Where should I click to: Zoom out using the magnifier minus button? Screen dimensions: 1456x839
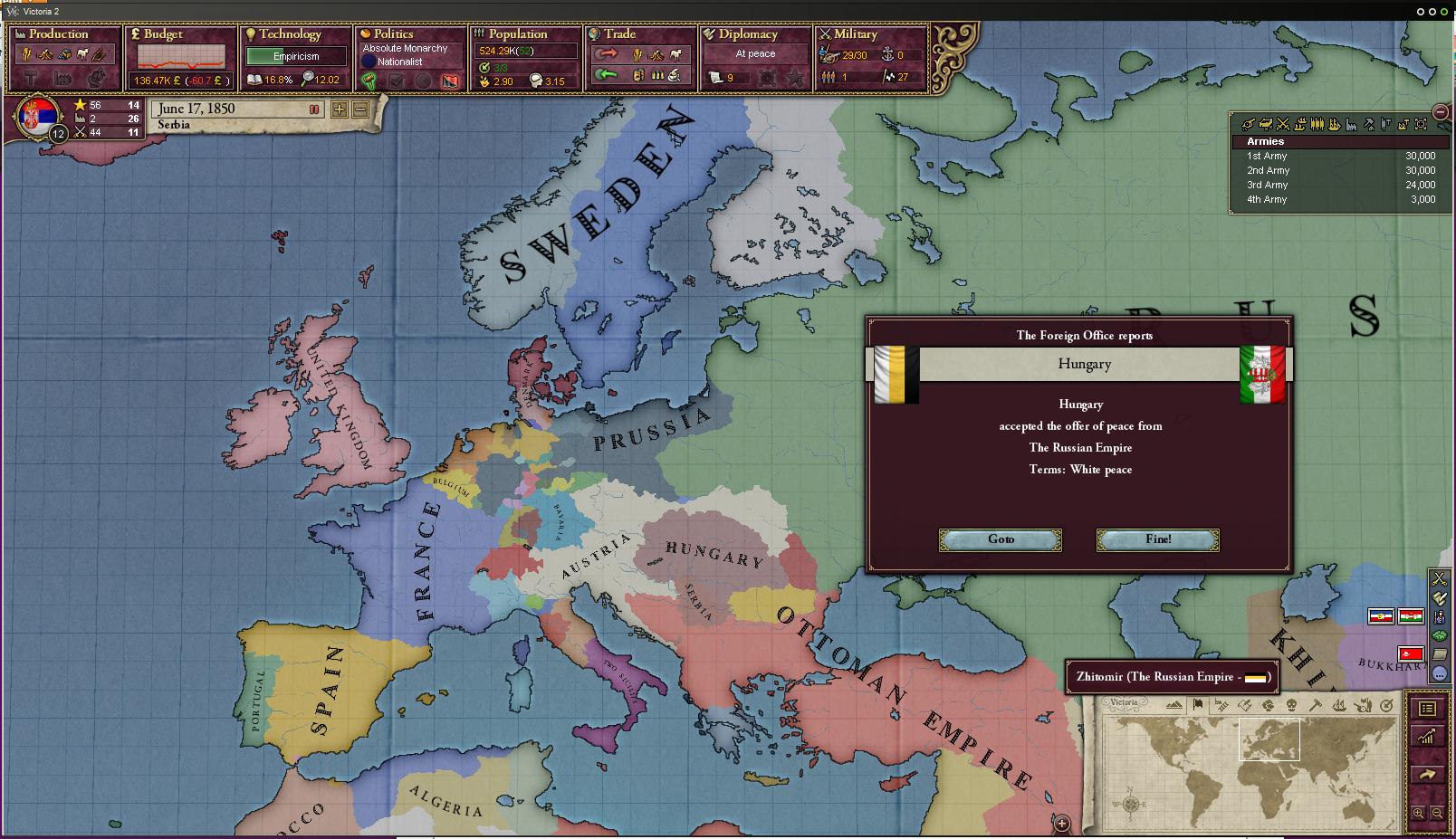pyautogui.click(x=1437, y=814)
